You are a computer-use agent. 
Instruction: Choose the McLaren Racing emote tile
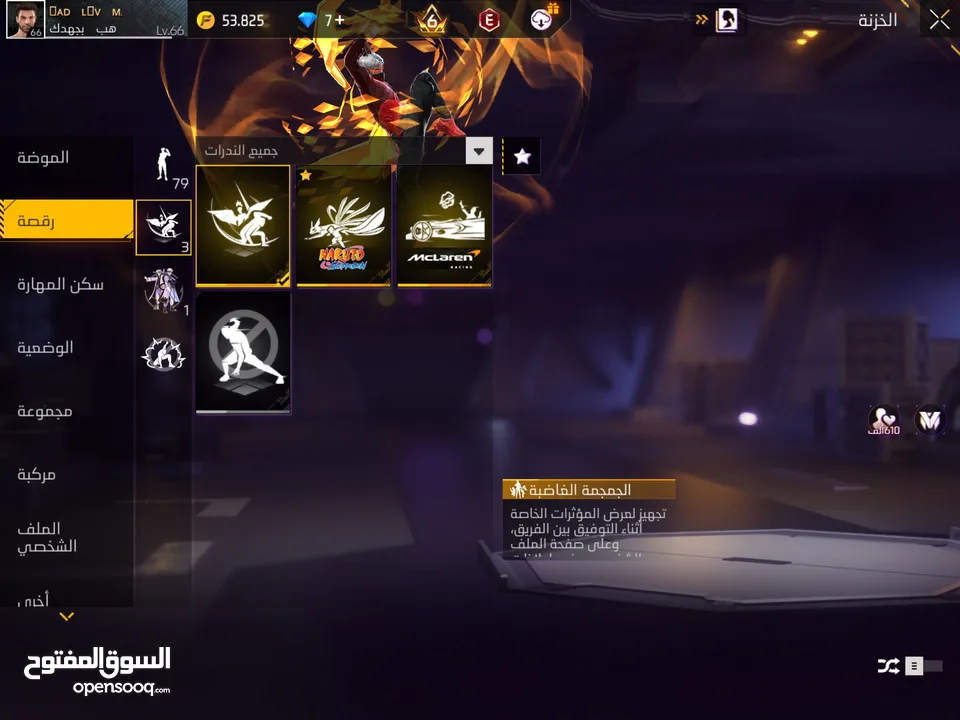point(444,226)
